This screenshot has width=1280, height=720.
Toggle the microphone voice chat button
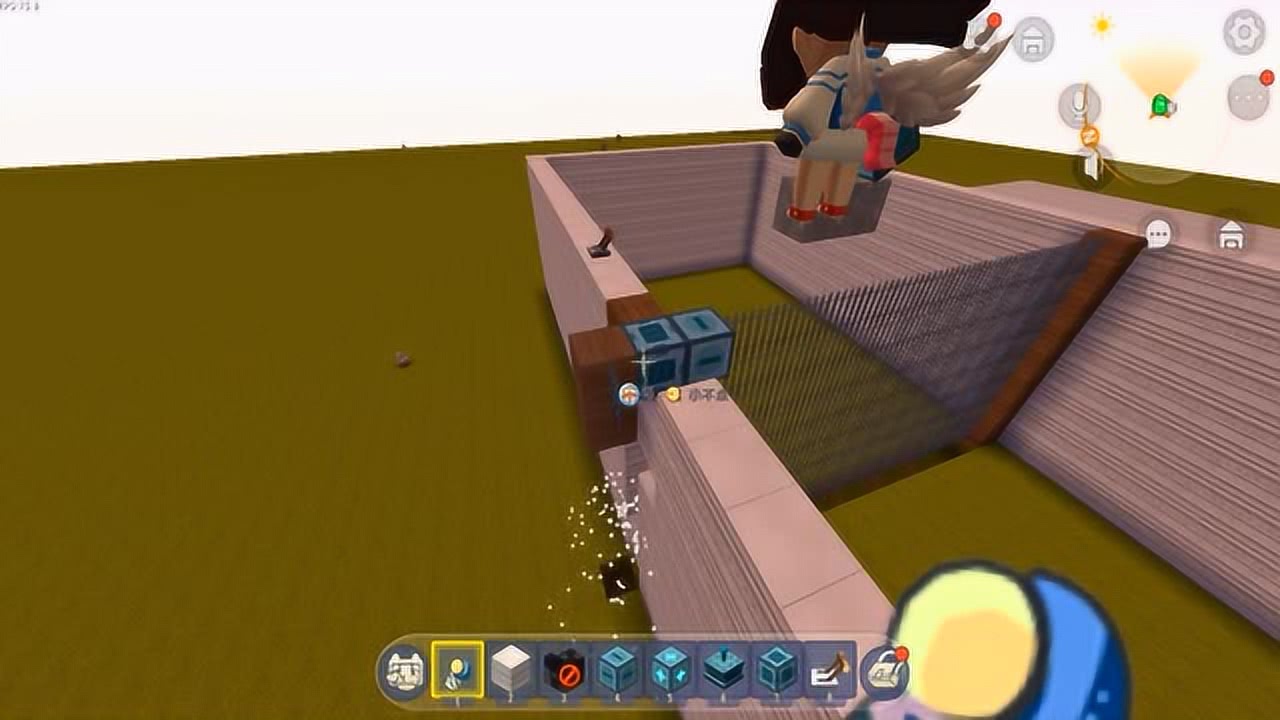click(1079, 104)
